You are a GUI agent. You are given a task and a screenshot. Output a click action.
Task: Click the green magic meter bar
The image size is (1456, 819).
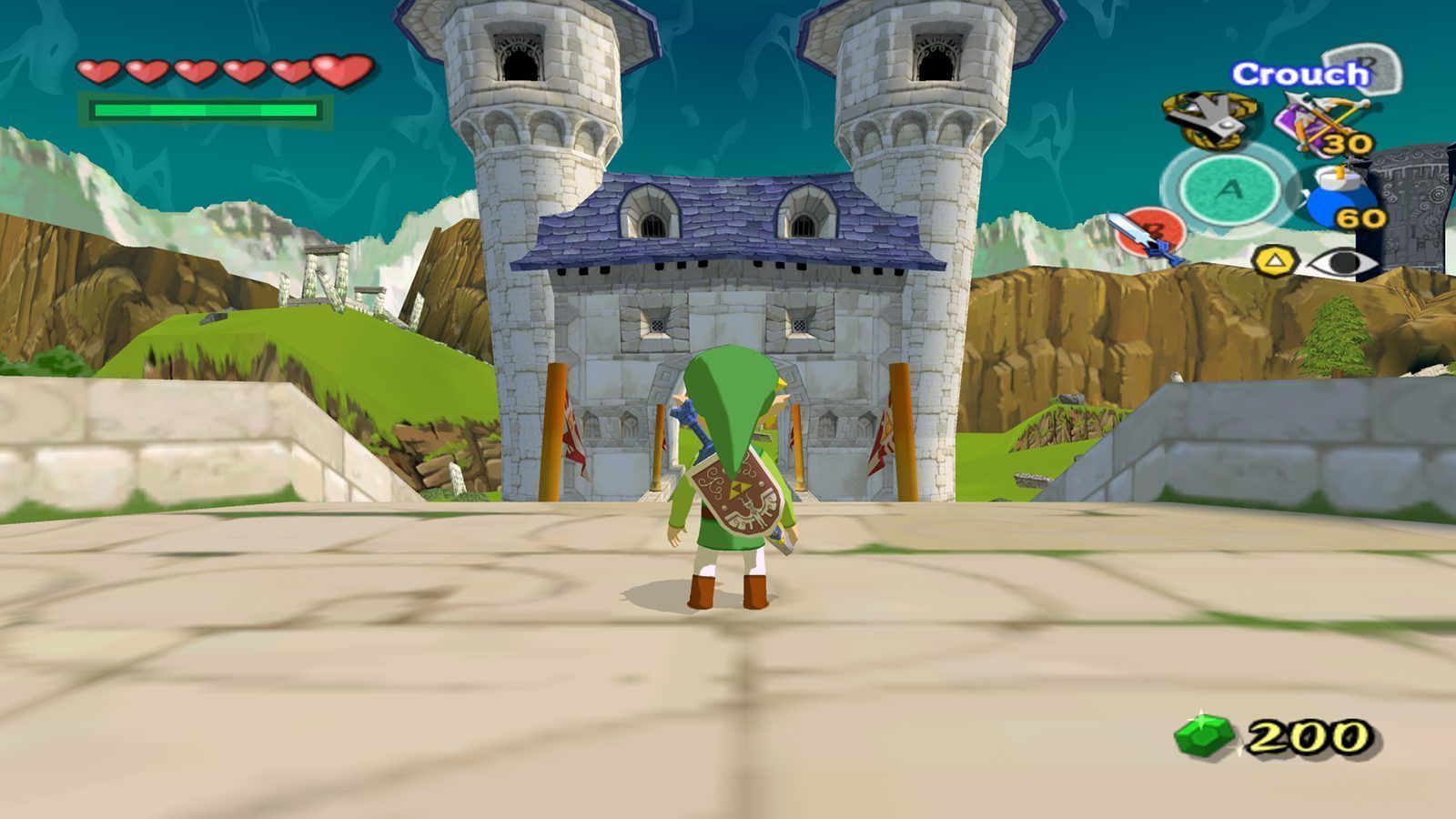point(205,109)
